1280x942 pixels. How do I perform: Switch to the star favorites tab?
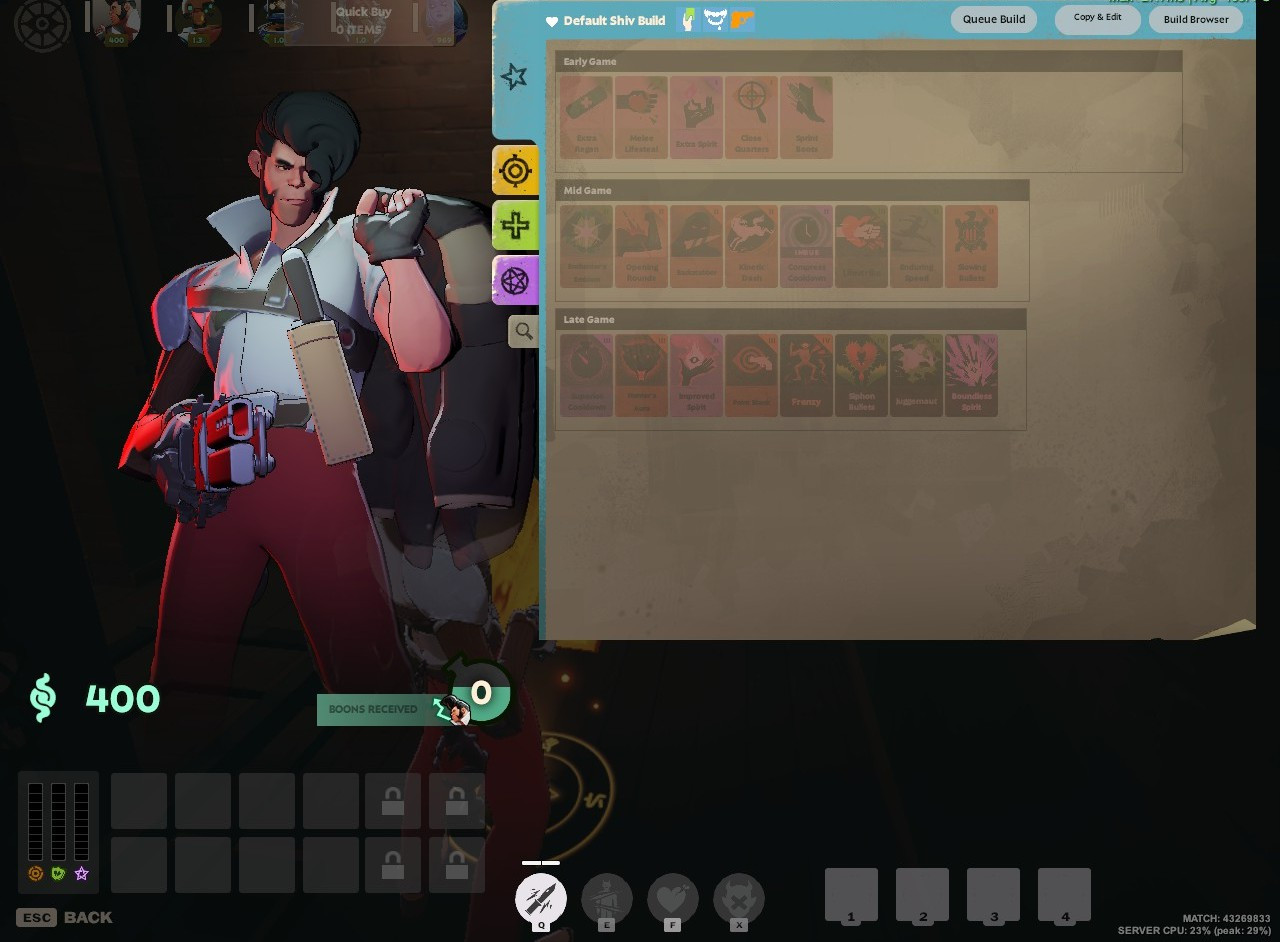coord(514,74)
